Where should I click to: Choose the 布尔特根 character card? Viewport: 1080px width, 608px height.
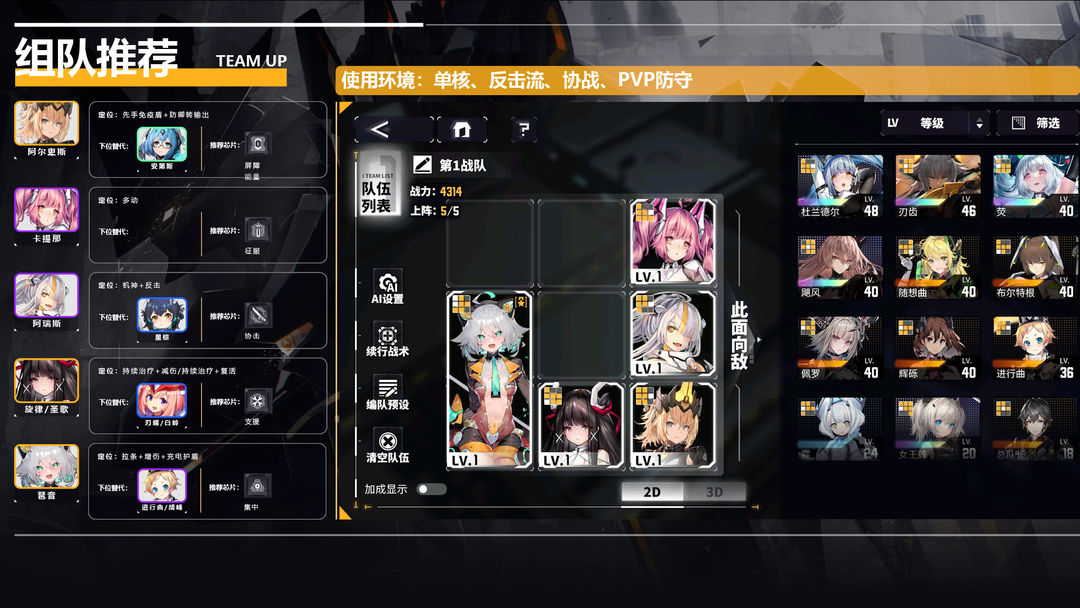1035,267
